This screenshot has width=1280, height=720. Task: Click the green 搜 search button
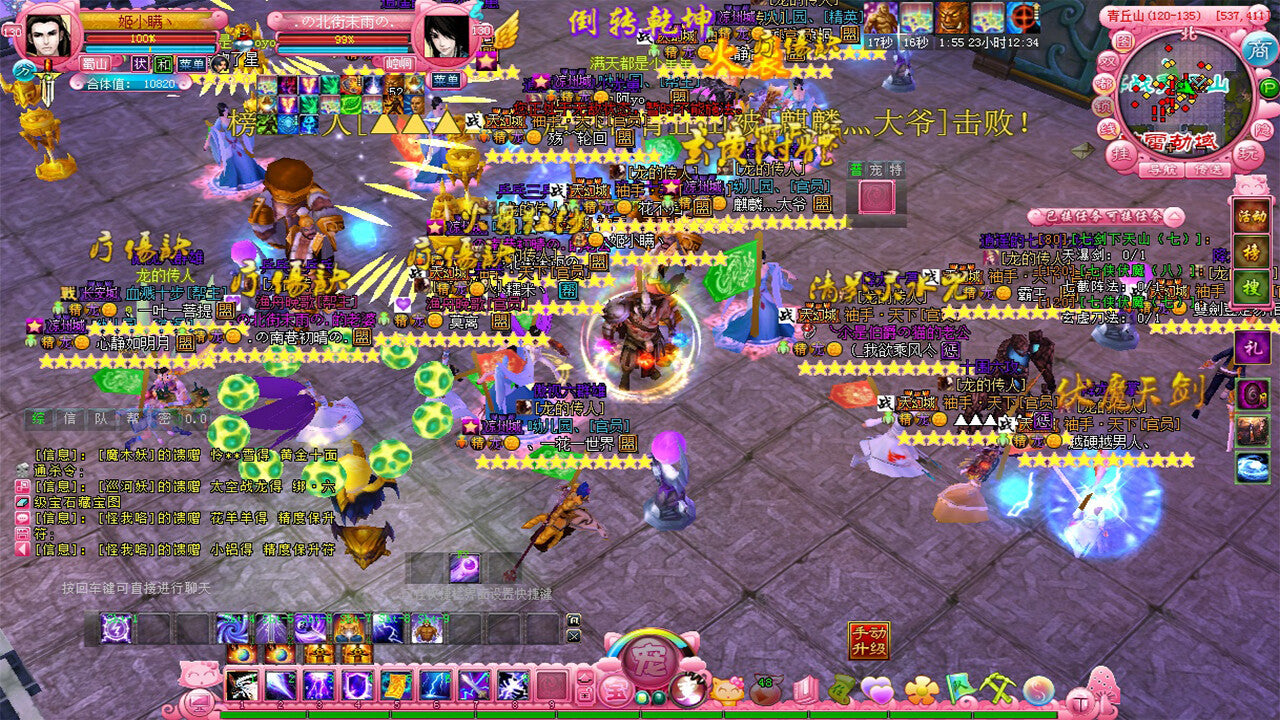coord(1252,286)
